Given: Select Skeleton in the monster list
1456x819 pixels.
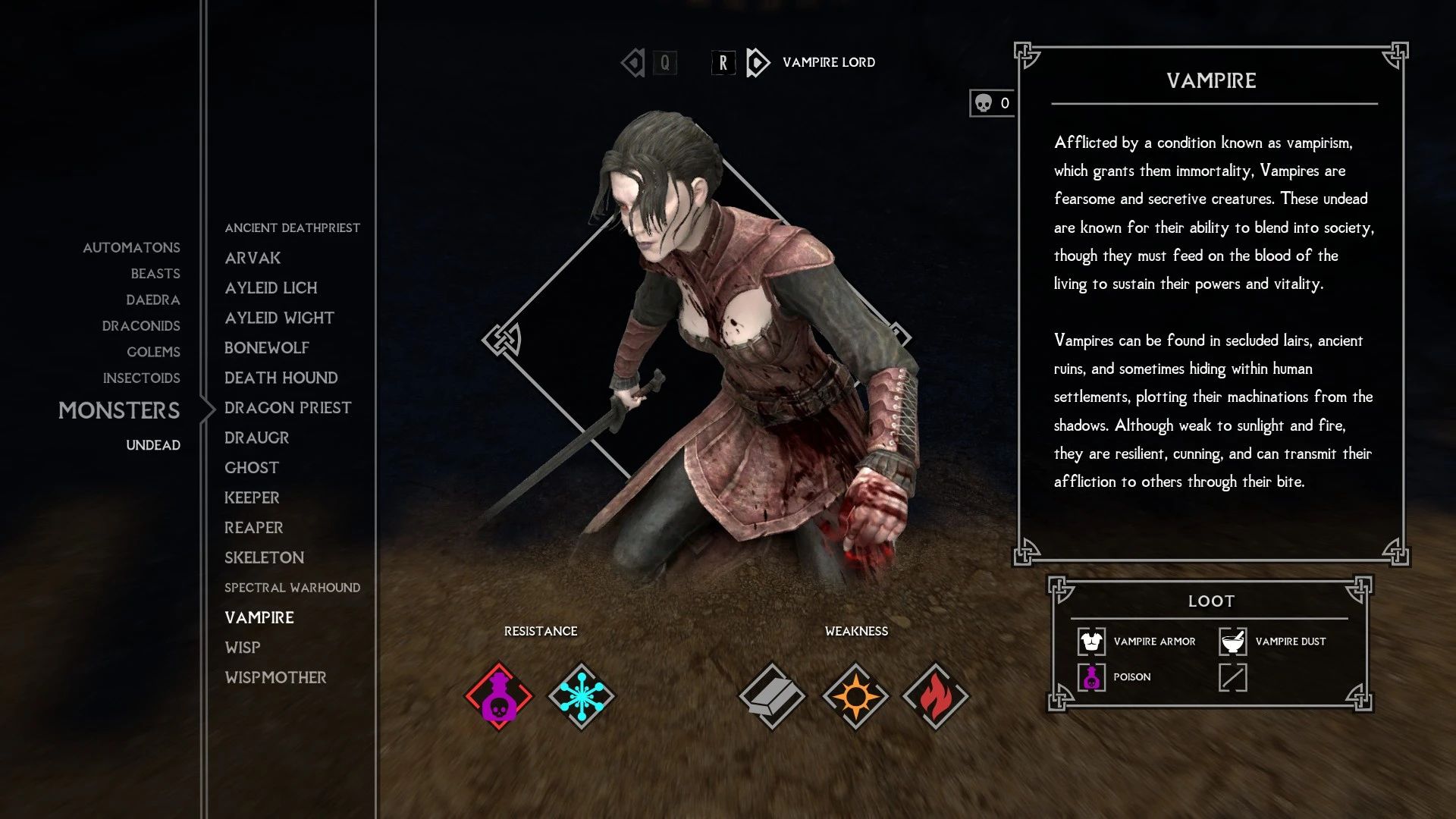Looking at the screenshot, I should 263,557.
